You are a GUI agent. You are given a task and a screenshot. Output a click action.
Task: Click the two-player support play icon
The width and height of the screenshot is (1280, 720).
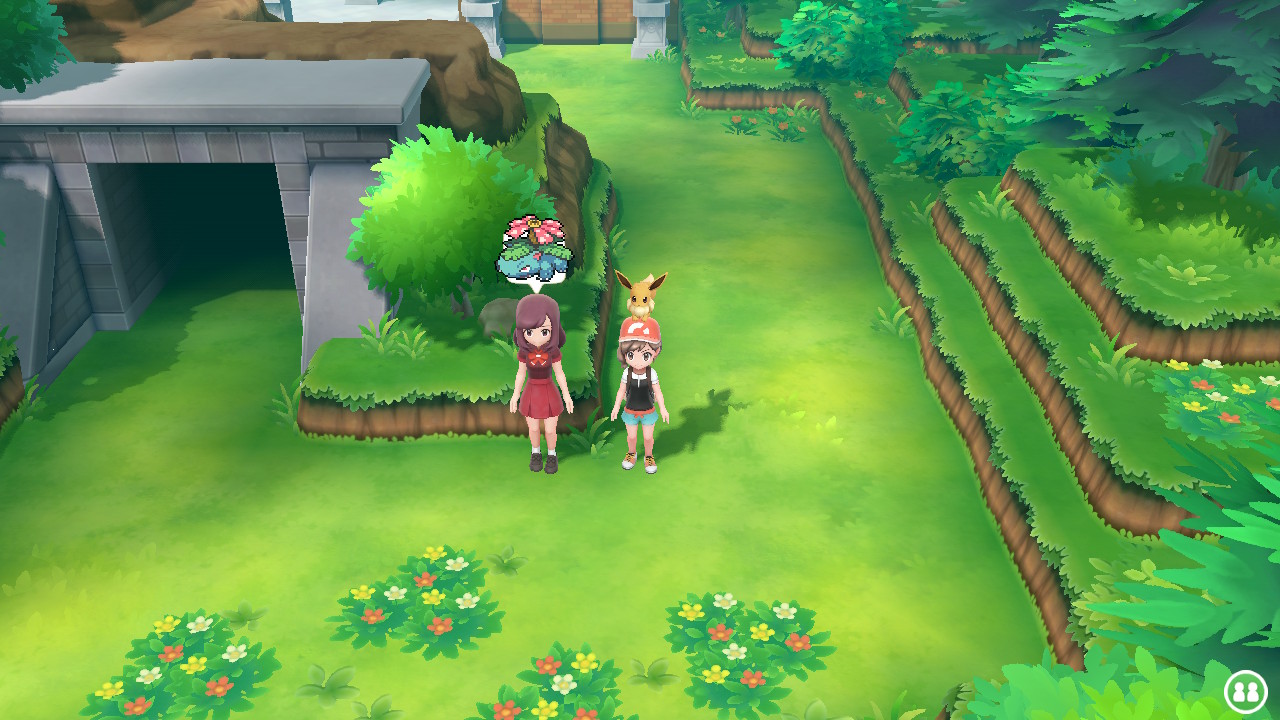1245,691
